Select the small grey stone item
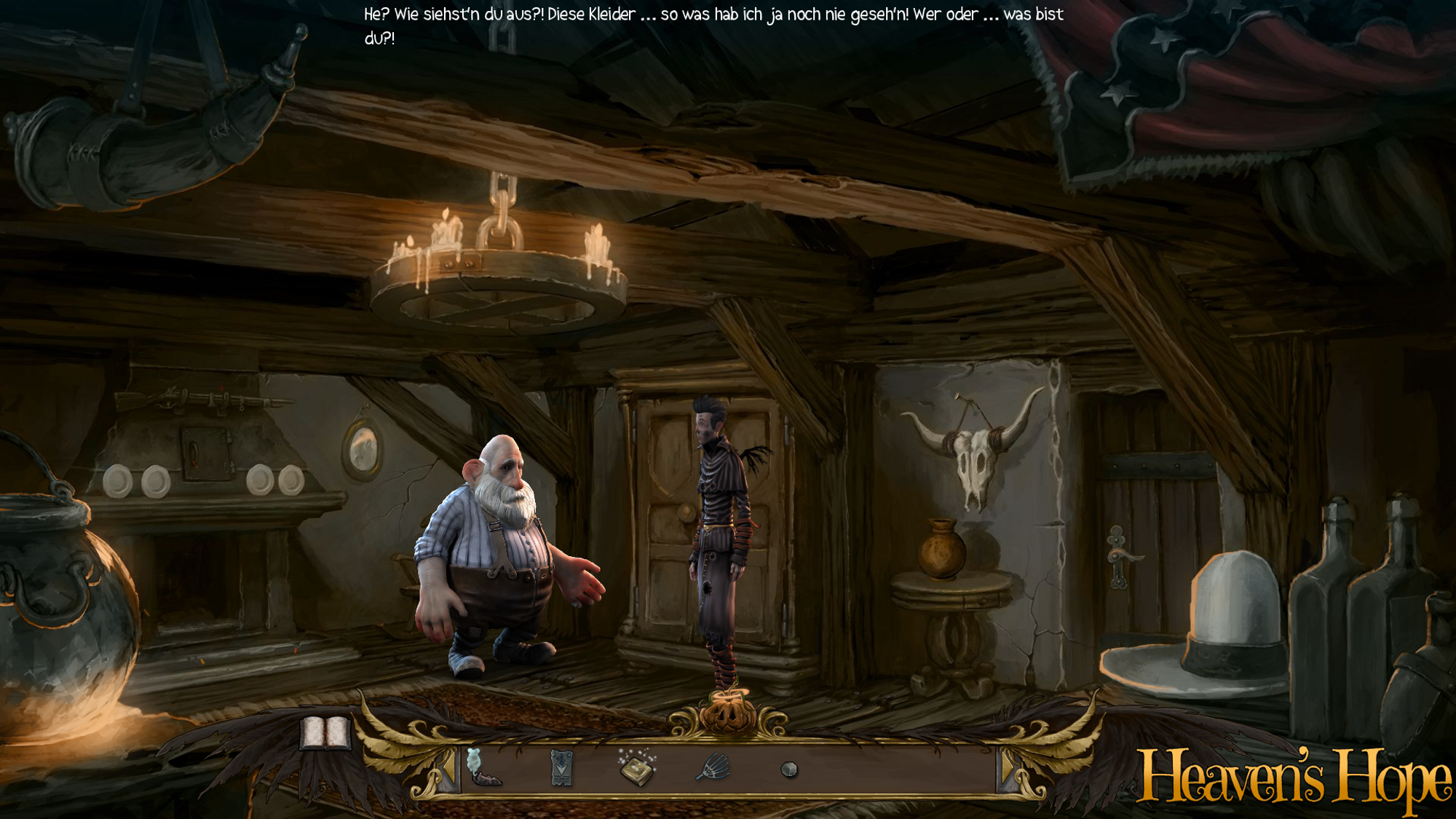This screenshot has height=819, width=1456. [x=789, y=769]
